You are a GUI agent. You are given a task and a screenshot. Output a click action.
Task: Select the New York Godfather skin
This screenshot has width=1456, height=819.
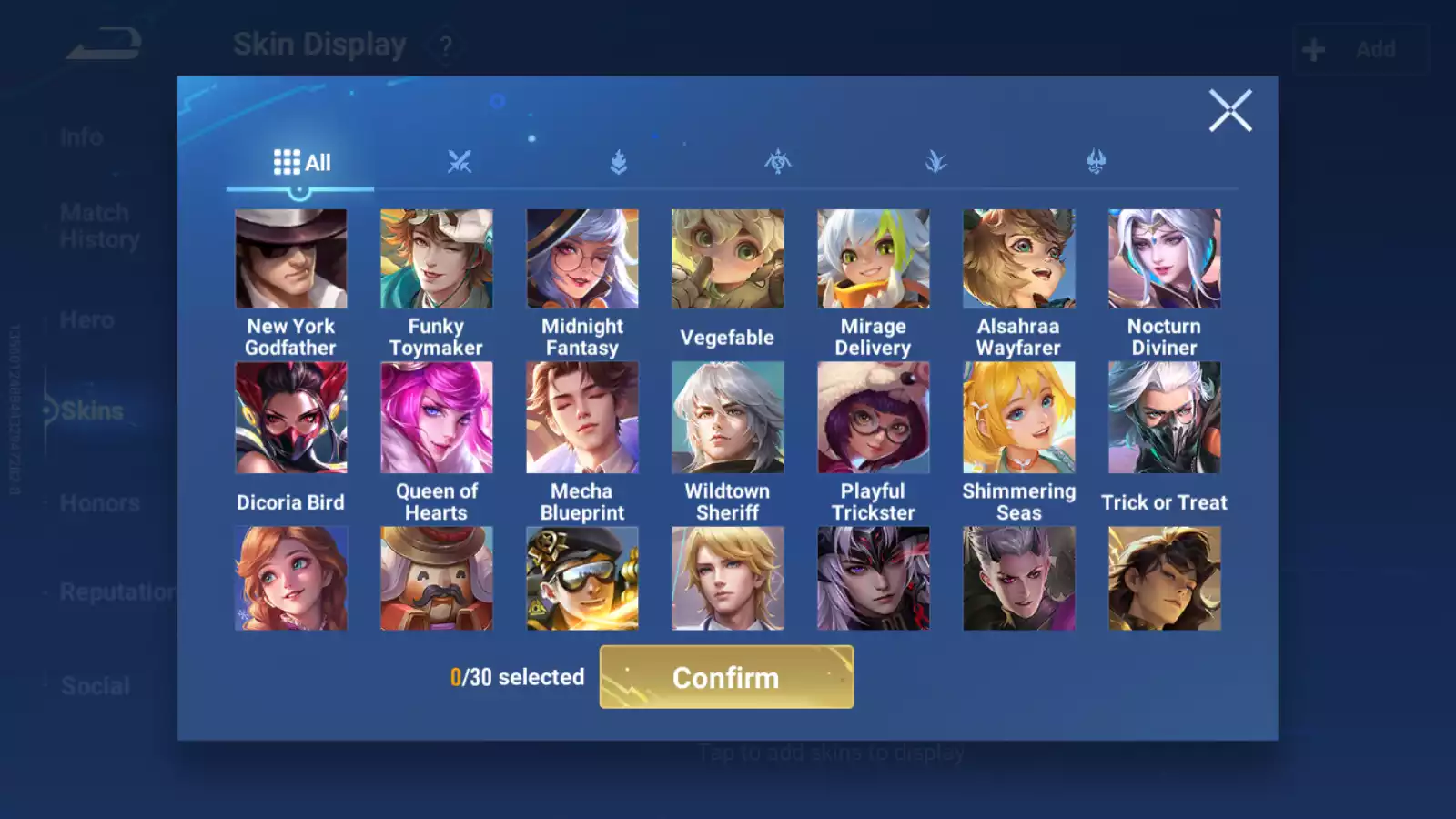click(291, 259)
